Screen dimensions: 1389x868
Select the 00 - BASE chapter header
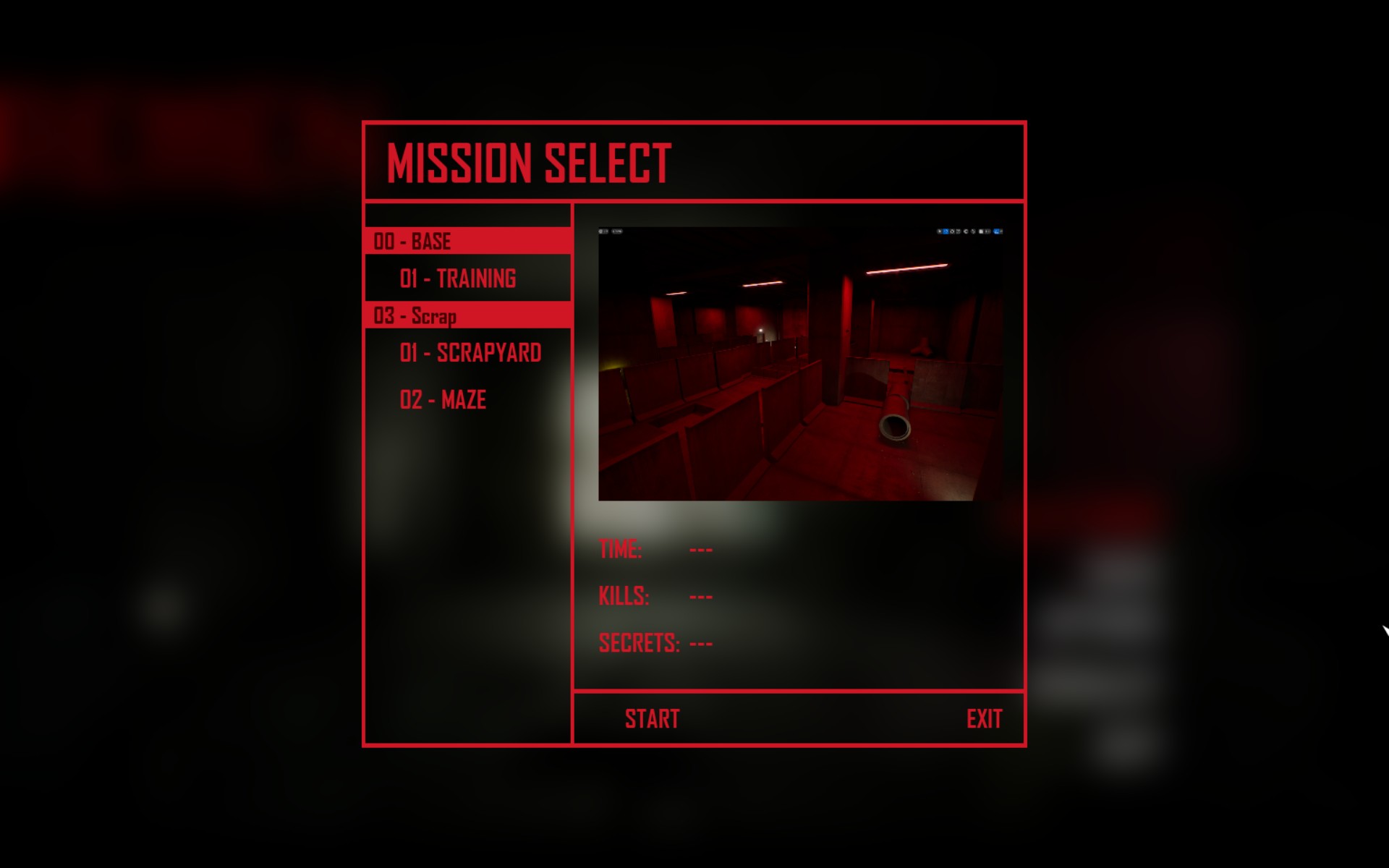[x=467, y=241]
